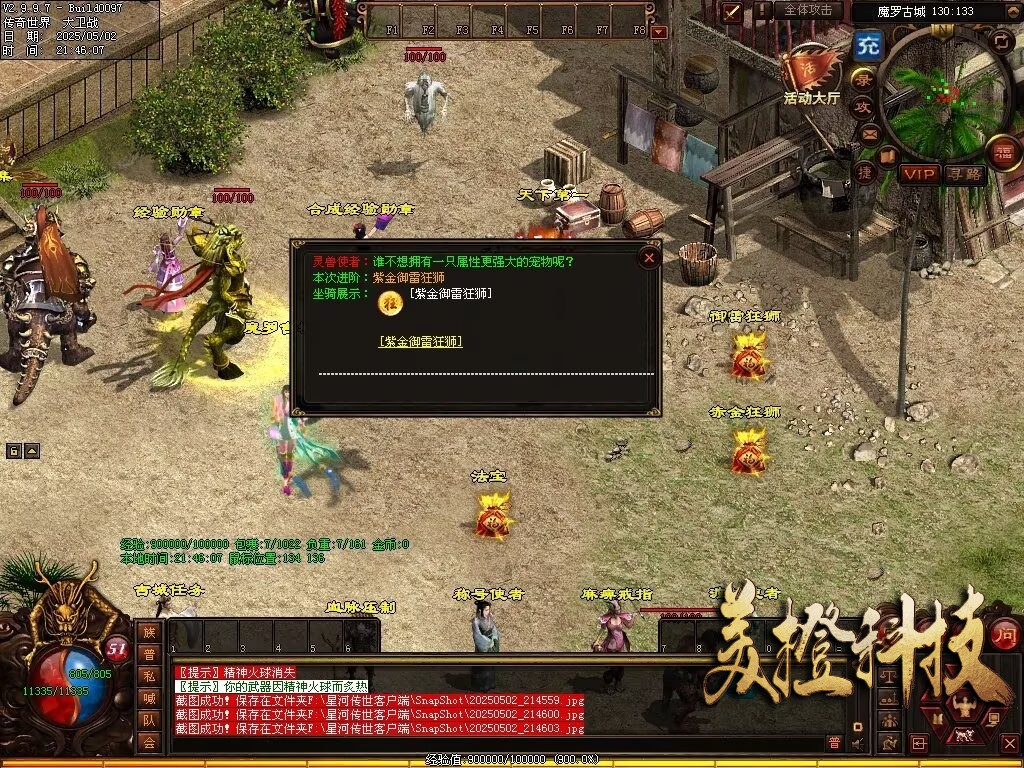Image resolution: width=1024 pixels, height=768 pixels.
Task: Close the 紫金御雷狂狮 dialog window
Action: [650, 258]
